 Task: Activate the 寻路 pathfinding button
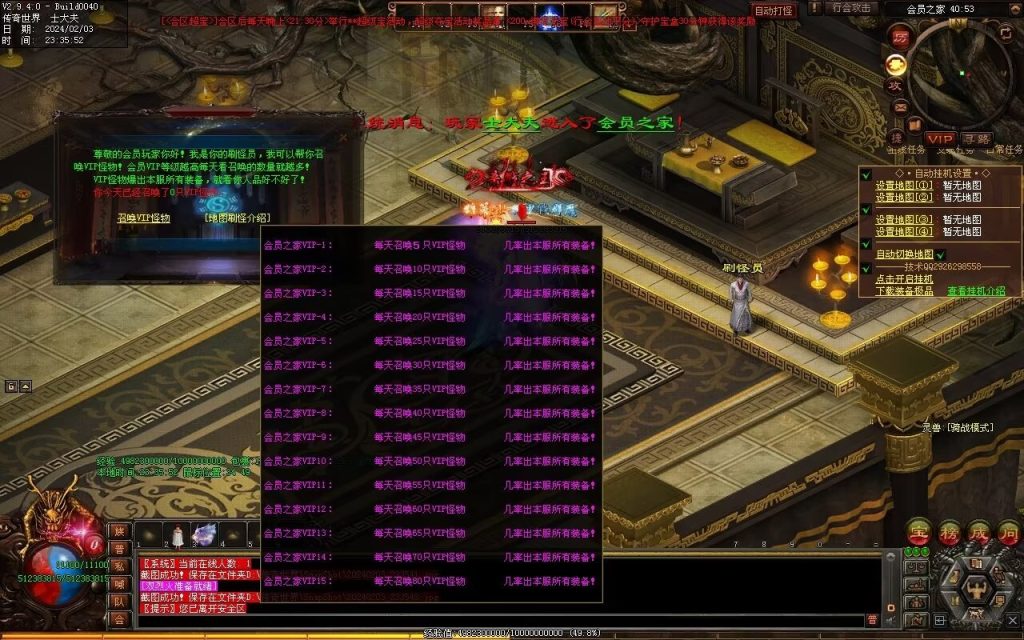(x=976, y=138)
